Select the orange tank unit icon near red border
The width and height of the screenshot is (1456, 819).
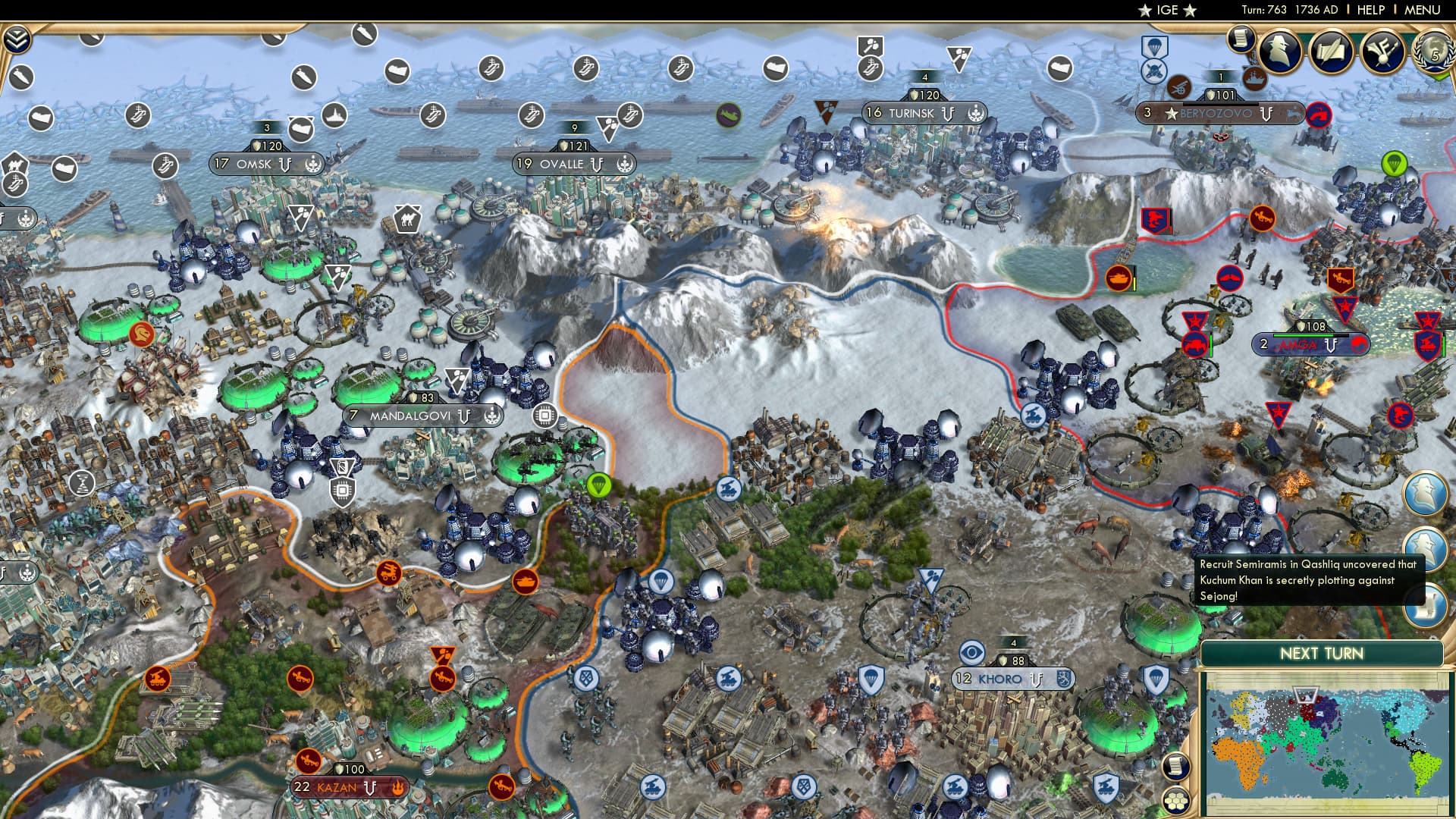coord(1120,279)
